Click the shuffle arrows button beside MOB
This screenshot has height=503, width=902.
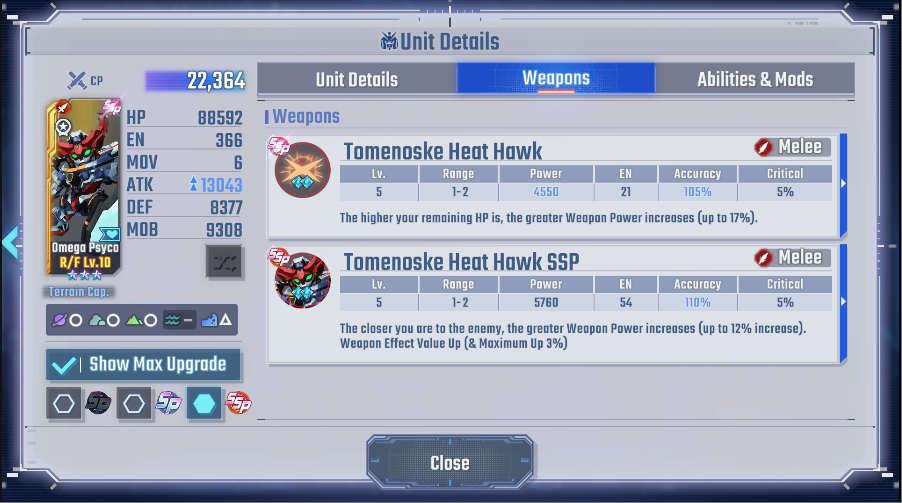(x=224, y=260)
